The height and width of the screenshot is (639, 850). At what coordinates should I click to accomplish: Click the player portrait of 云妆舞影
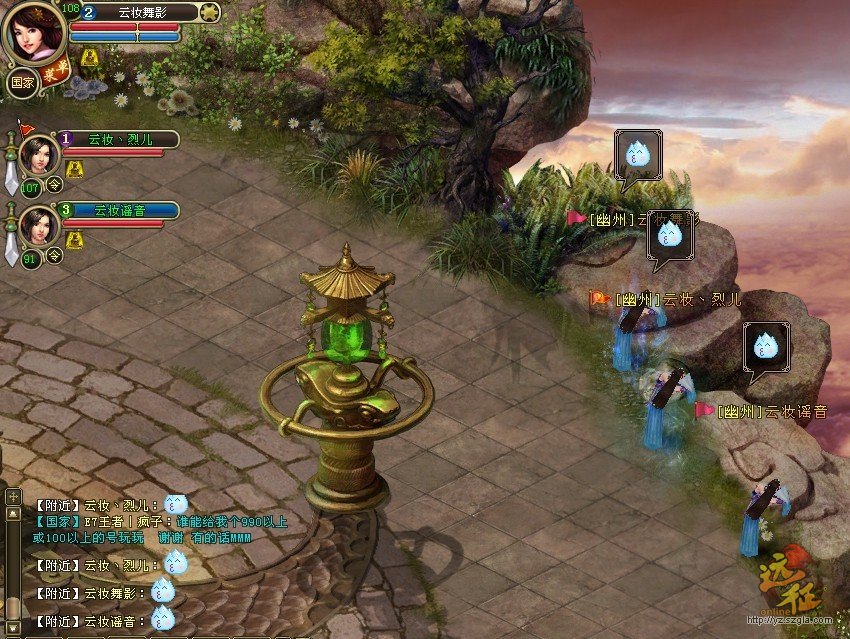(x=35, y=32)
